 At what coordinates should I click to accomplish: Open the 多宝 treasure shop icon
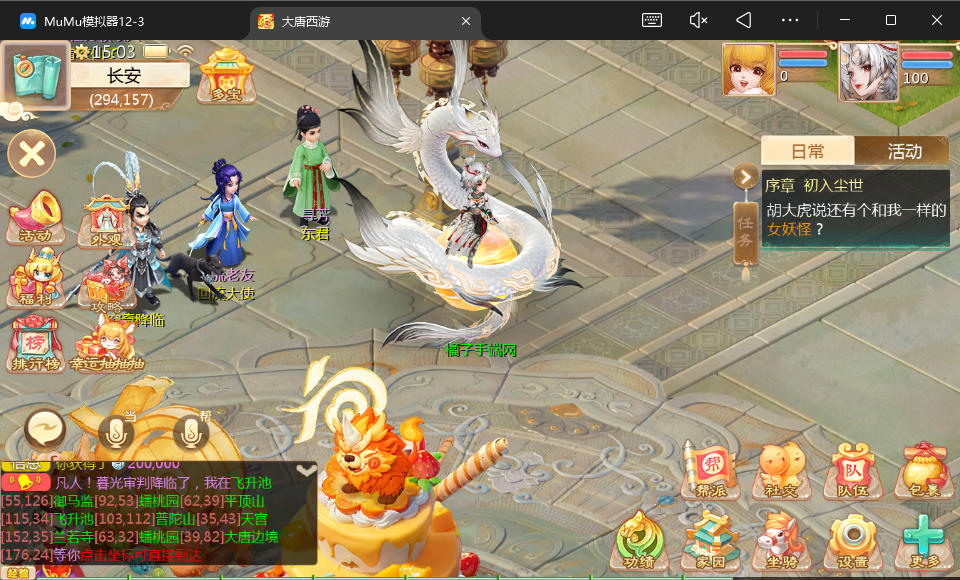point(224,75)
